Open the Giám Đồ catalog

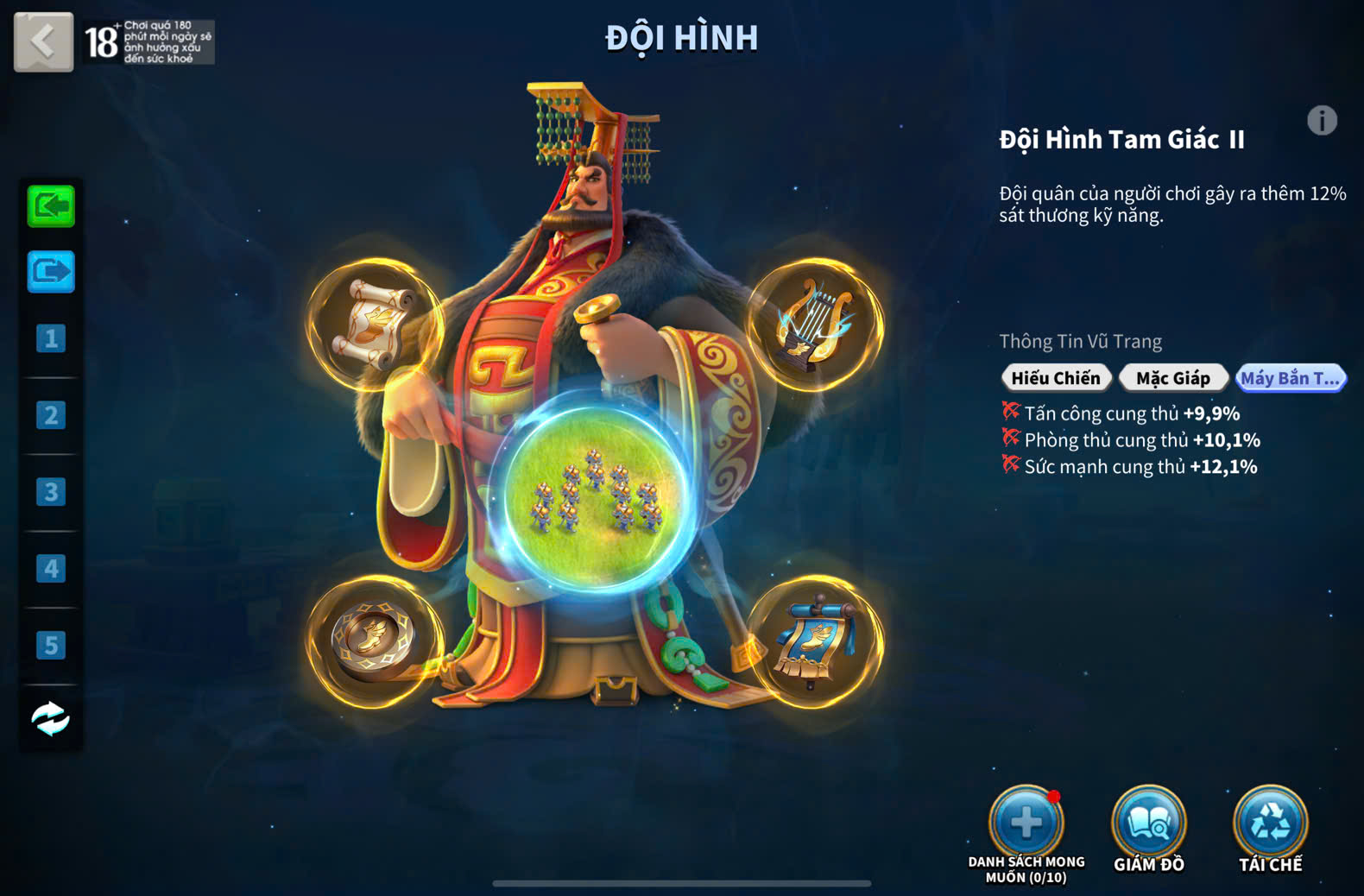pyautogui.click(x=1148, y=823)
